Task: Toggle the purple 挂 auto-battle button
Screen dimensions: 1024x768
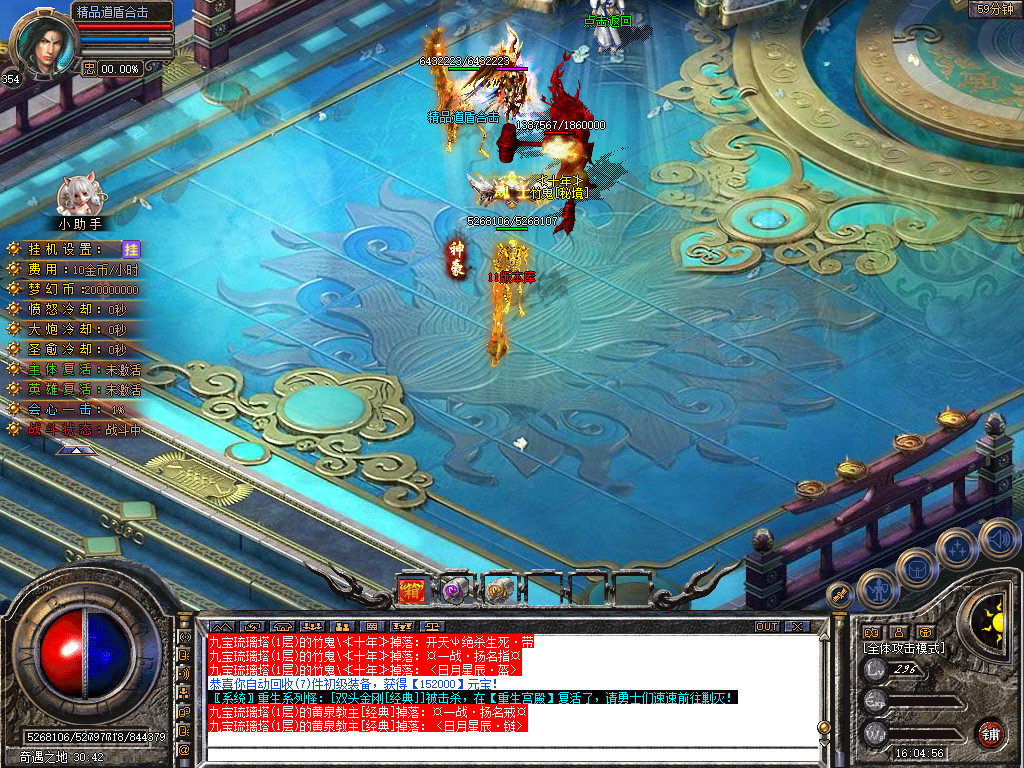Action: (x=131, y=249)
